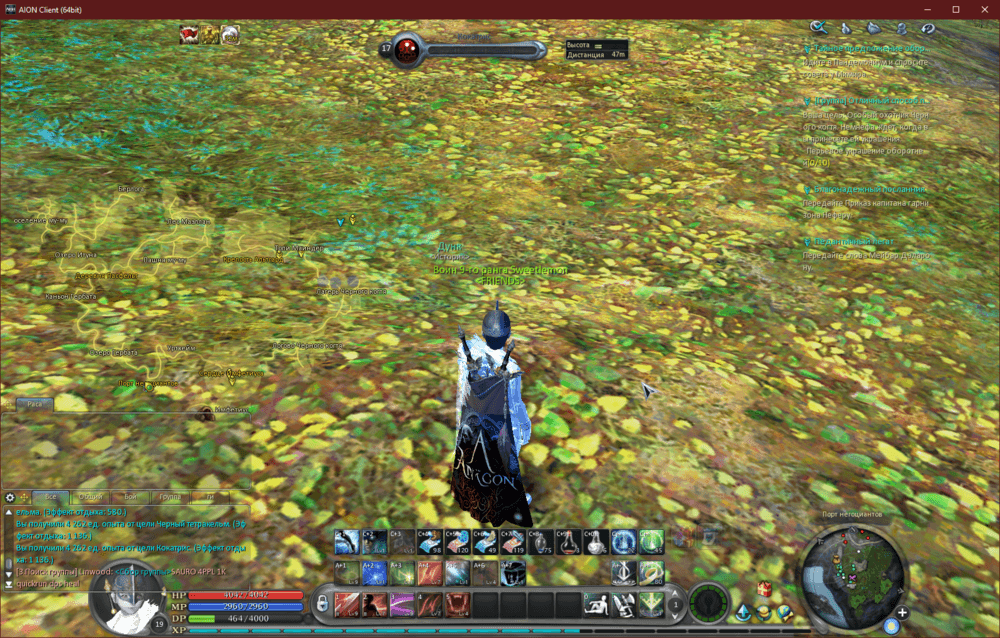Click the magnifier checkmark icon above quests
The height and width of the screenshot is (638, 1000).
click(x=818, y=27)
